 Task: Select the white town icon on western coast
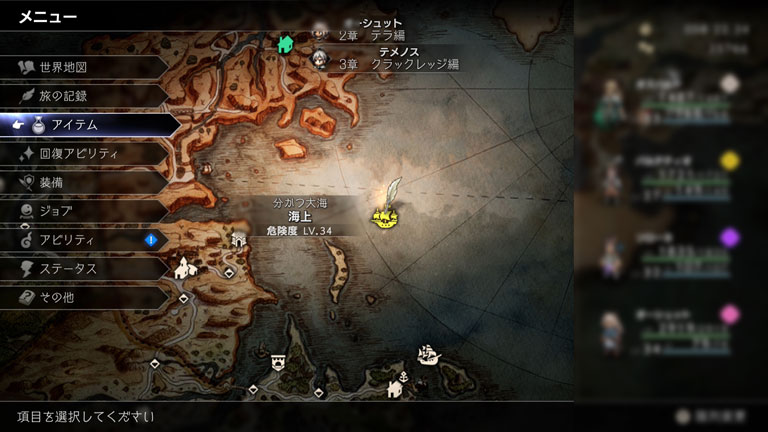(x=183, y=269)
